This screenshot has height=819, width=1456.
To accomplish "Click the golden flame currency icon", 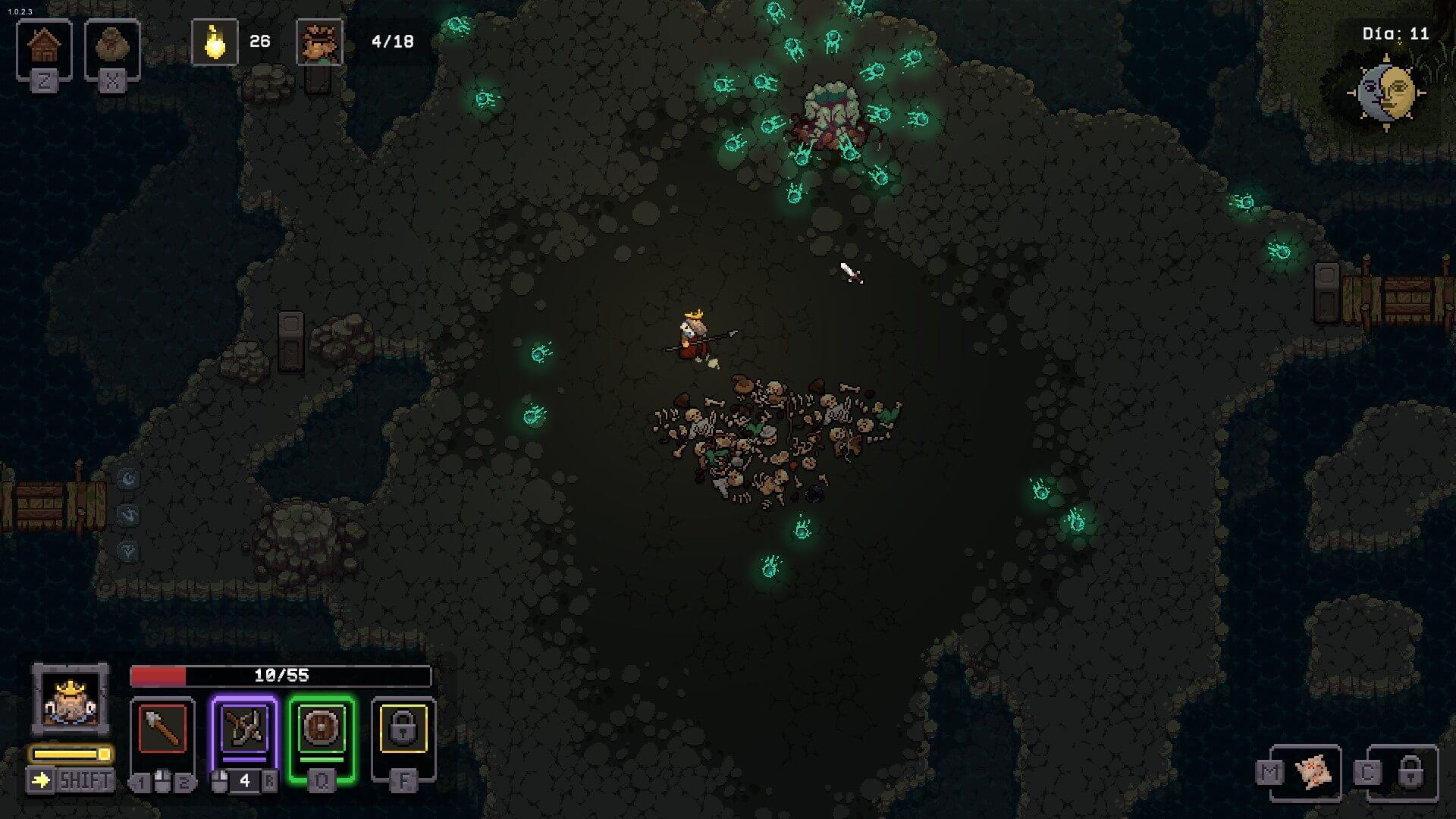I will (215, 42).
